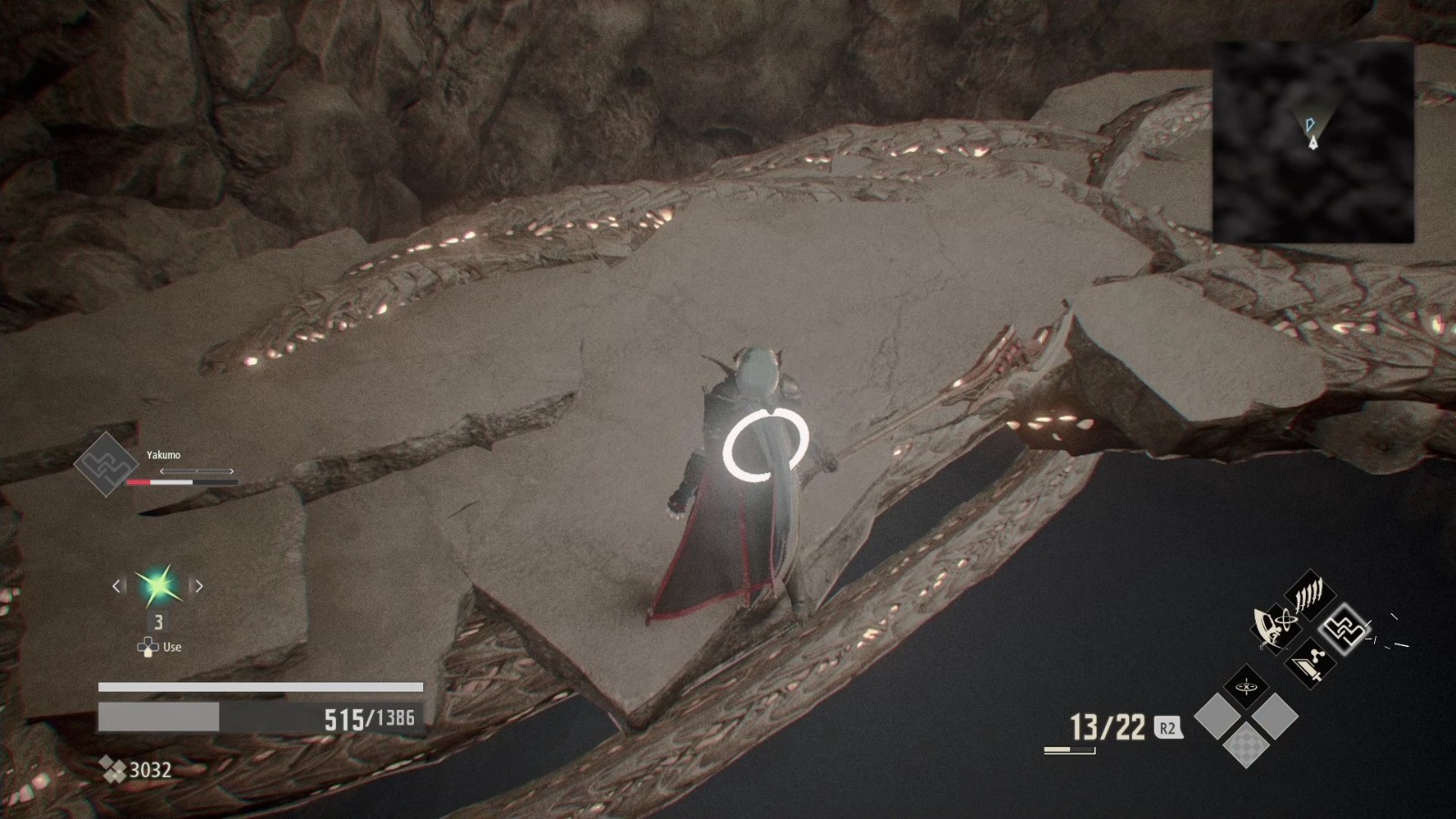
Task: Click right arrow to cycle next item
Action: tap(198, 586)
